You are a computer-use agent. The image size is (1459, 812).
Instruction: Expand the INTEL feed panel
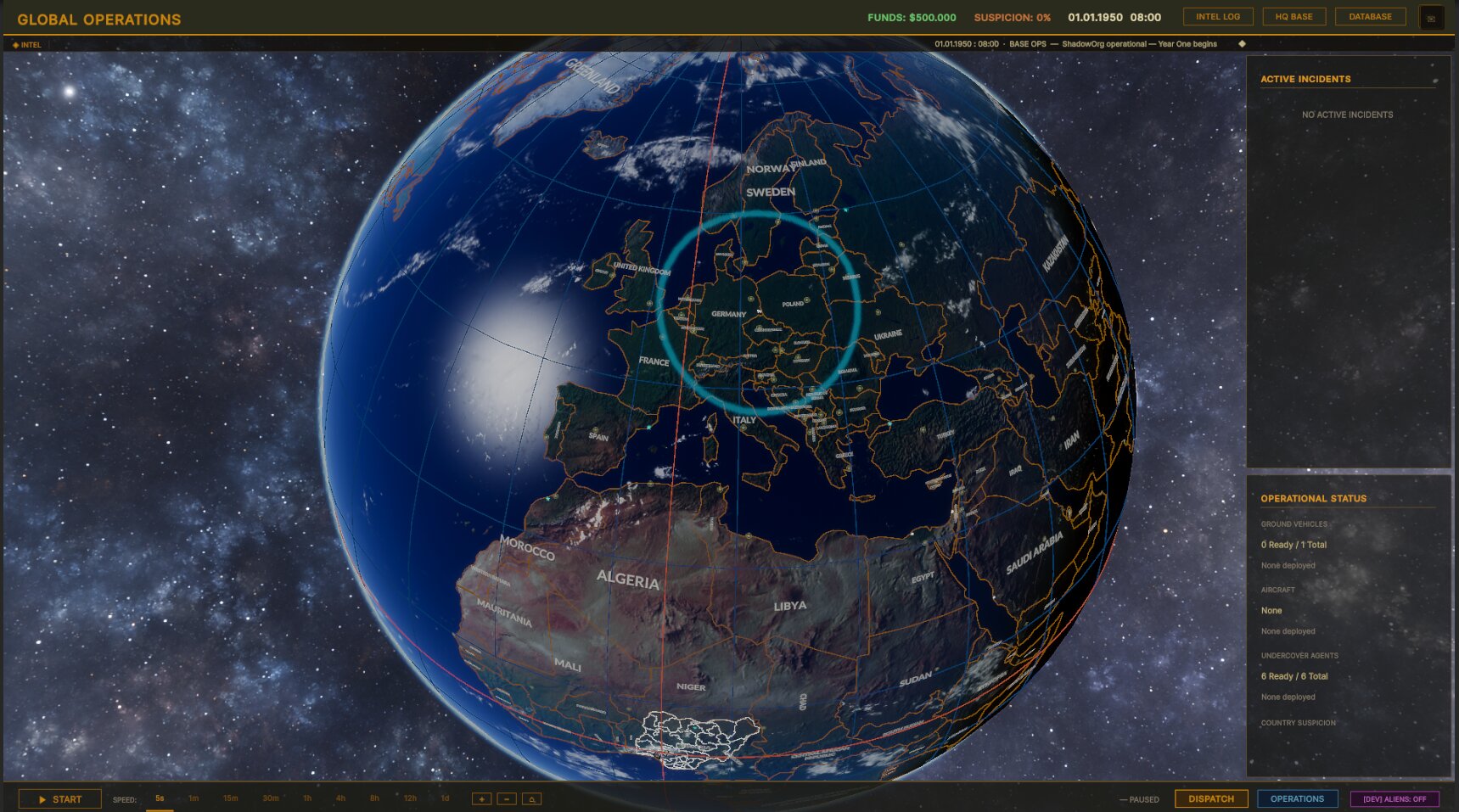coord(31,43)
